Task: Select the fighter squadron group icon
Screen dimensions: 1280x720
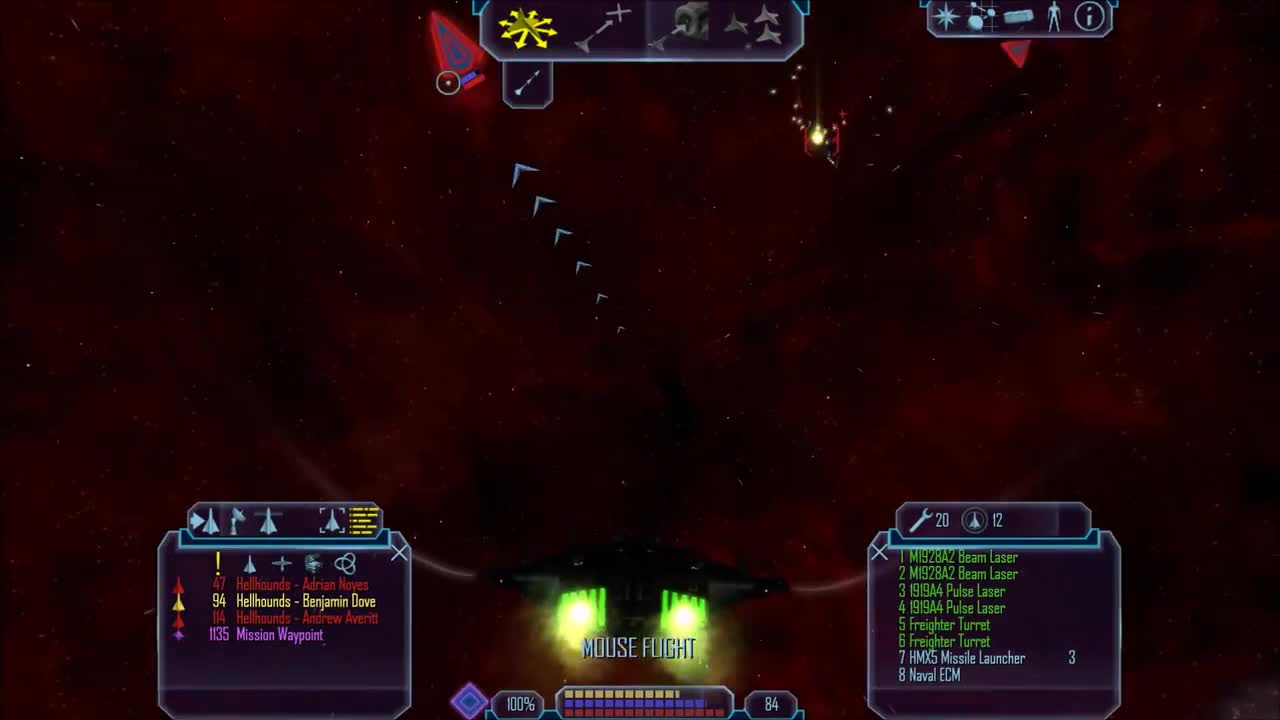Action: click(768, 25)
